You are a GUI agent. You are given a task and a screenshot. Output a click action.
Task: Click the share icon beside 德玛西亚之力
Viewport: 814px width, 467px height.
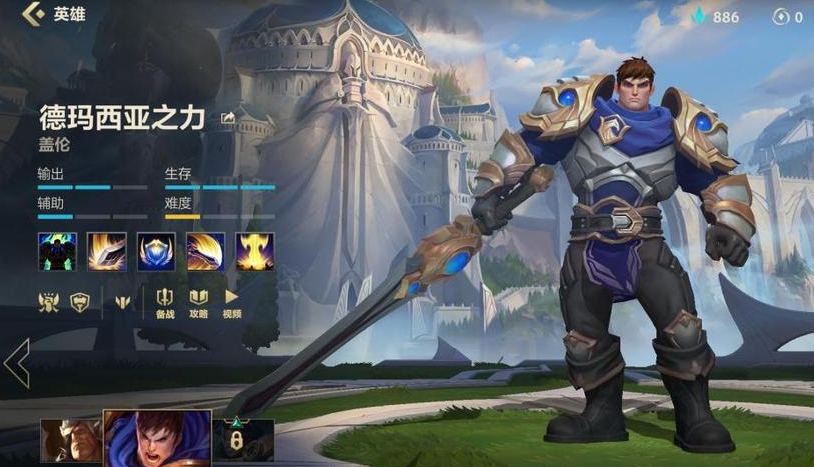coord(228,119)
